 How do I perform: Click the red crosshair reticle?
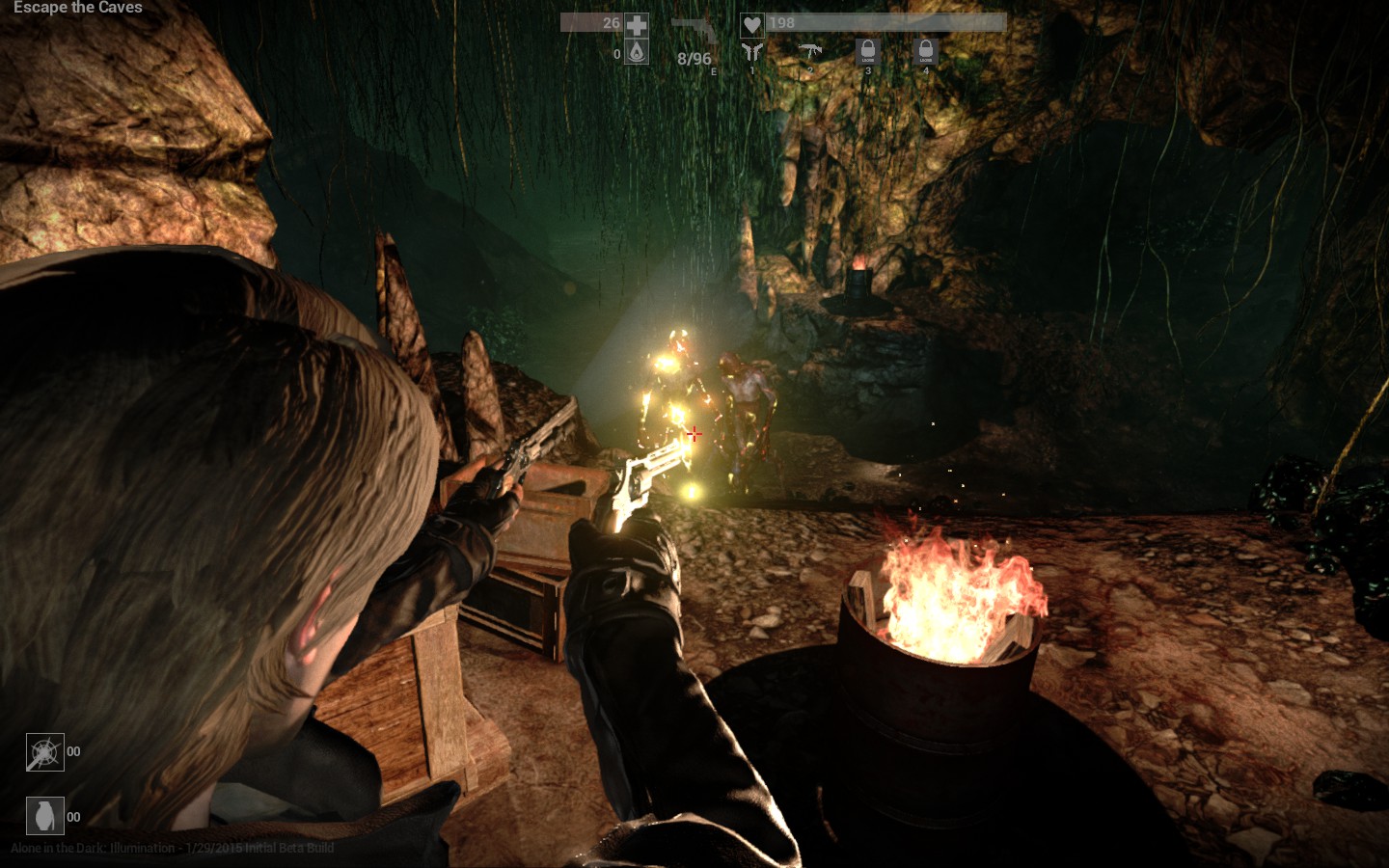tap(694, 435)
